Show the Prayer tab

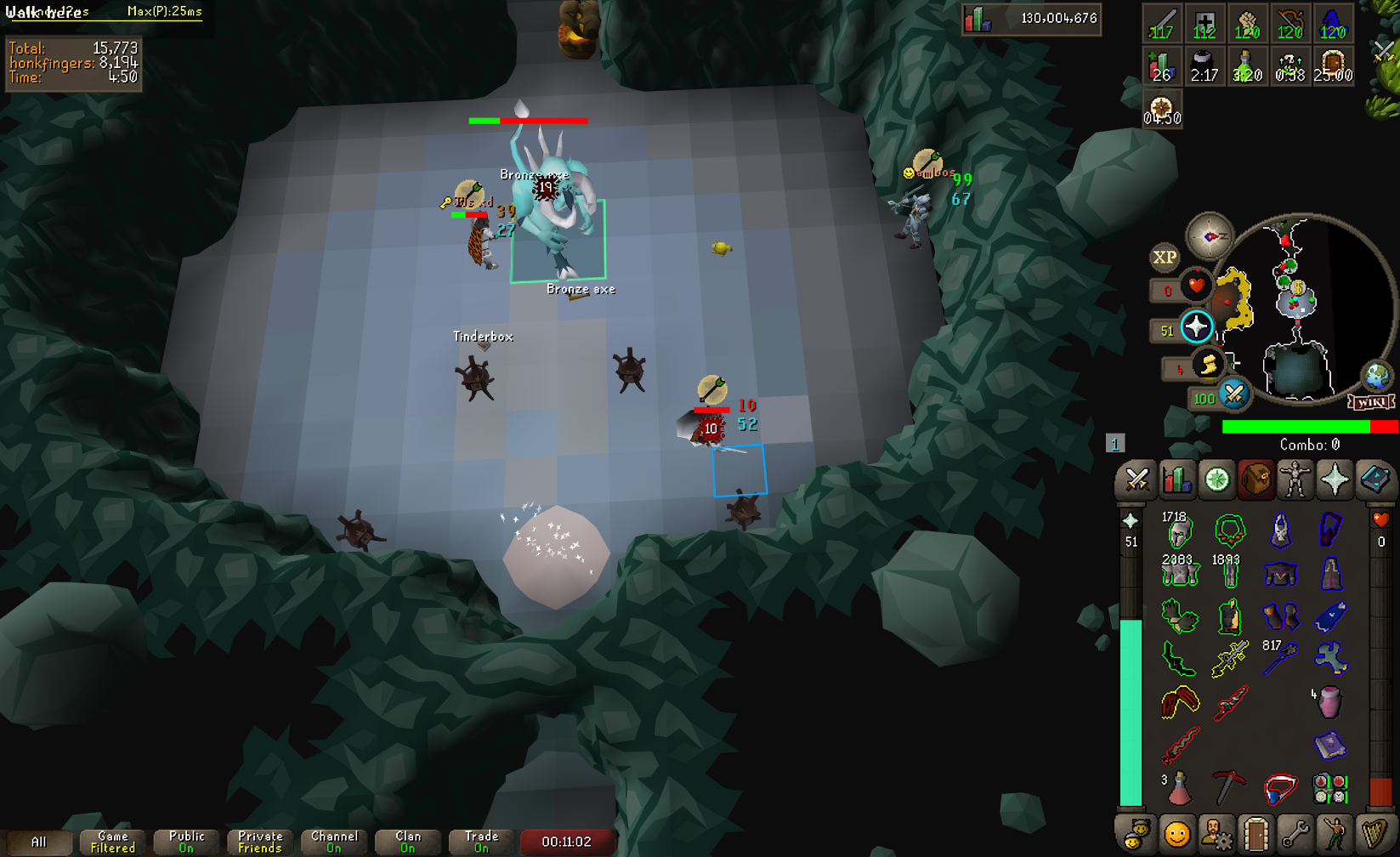(x=1335, y=480)
